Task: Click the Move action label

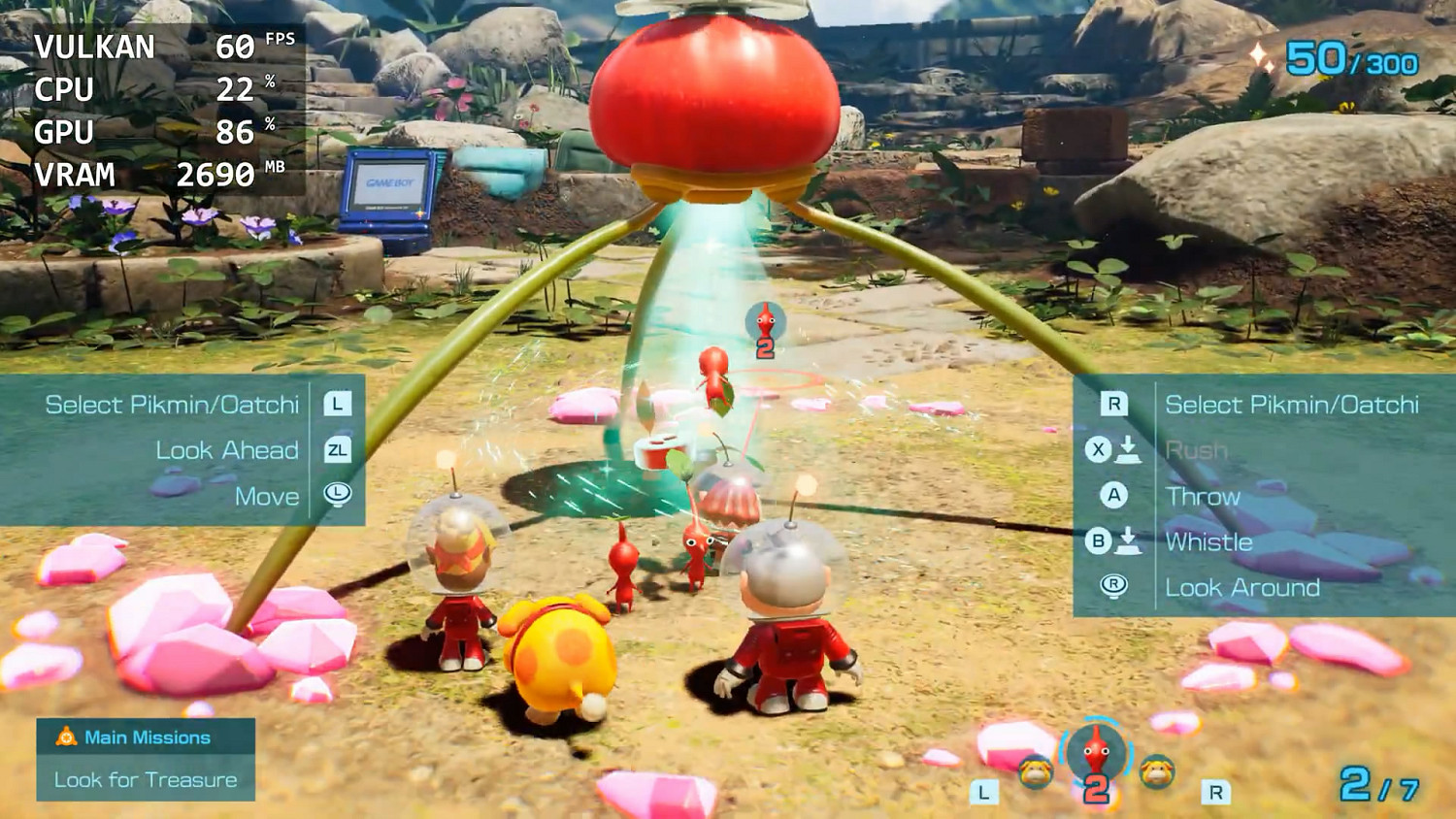Action: [x=268, y=496]
